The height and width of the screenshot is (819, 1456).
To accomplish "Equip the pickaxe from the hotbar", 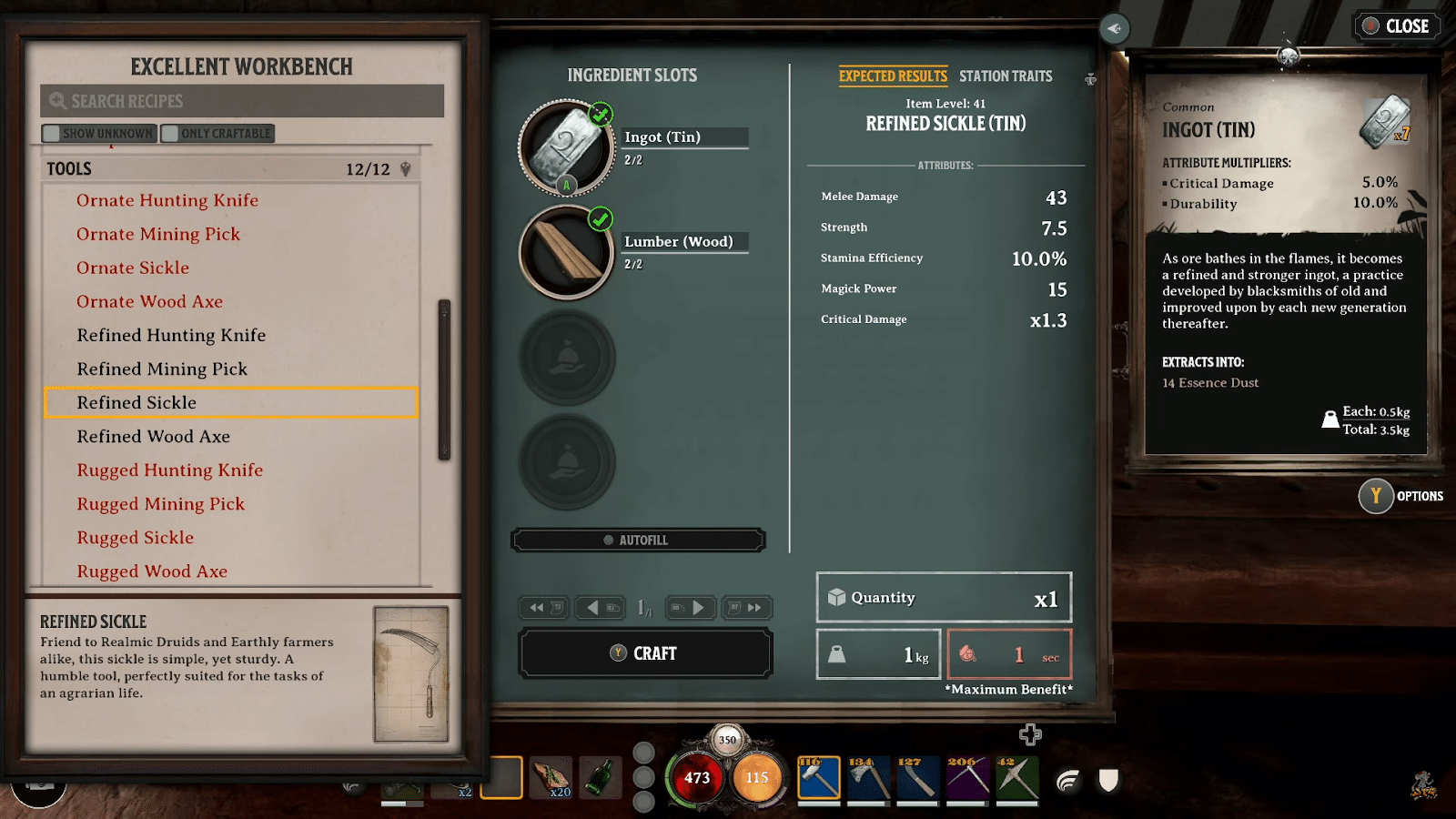I will click(x=1018, y=778).
